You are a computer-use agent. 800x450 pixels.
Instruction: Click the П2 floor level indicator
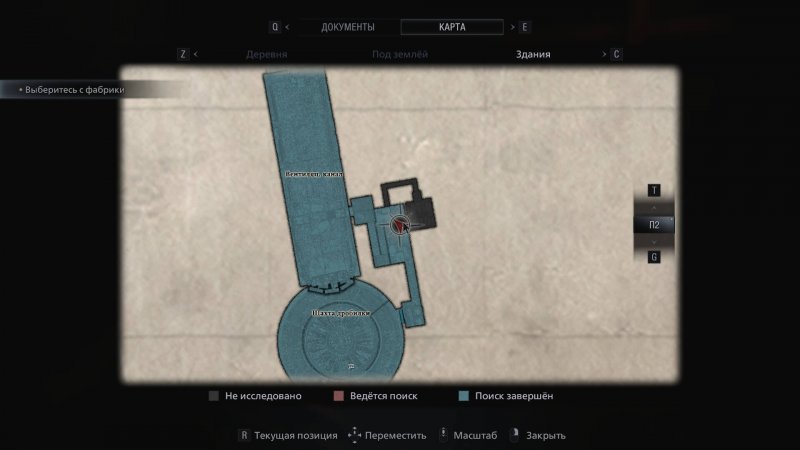654,225
